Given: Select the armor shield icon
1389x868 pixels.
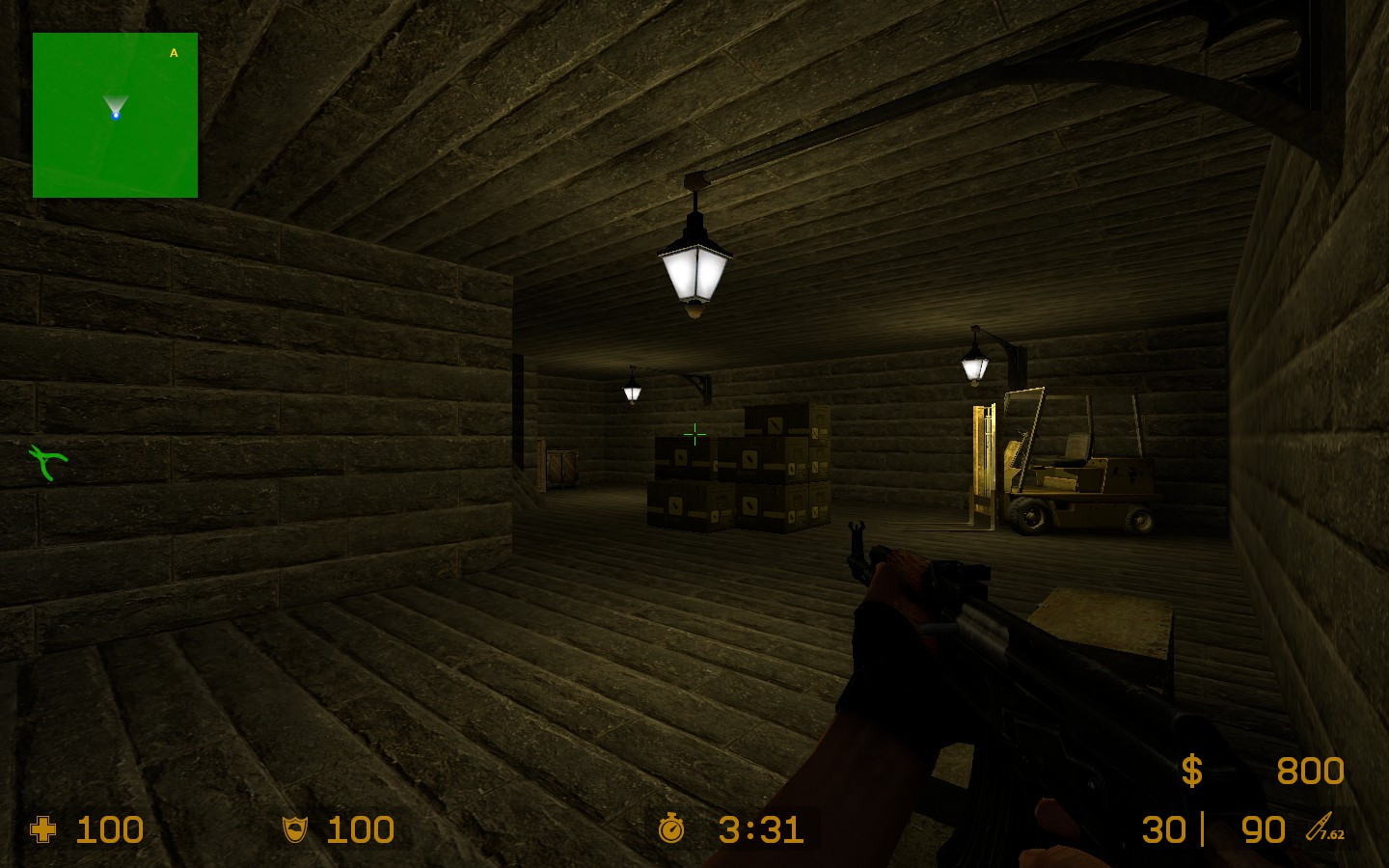Looking at the screenshot, I should [294, 829].
